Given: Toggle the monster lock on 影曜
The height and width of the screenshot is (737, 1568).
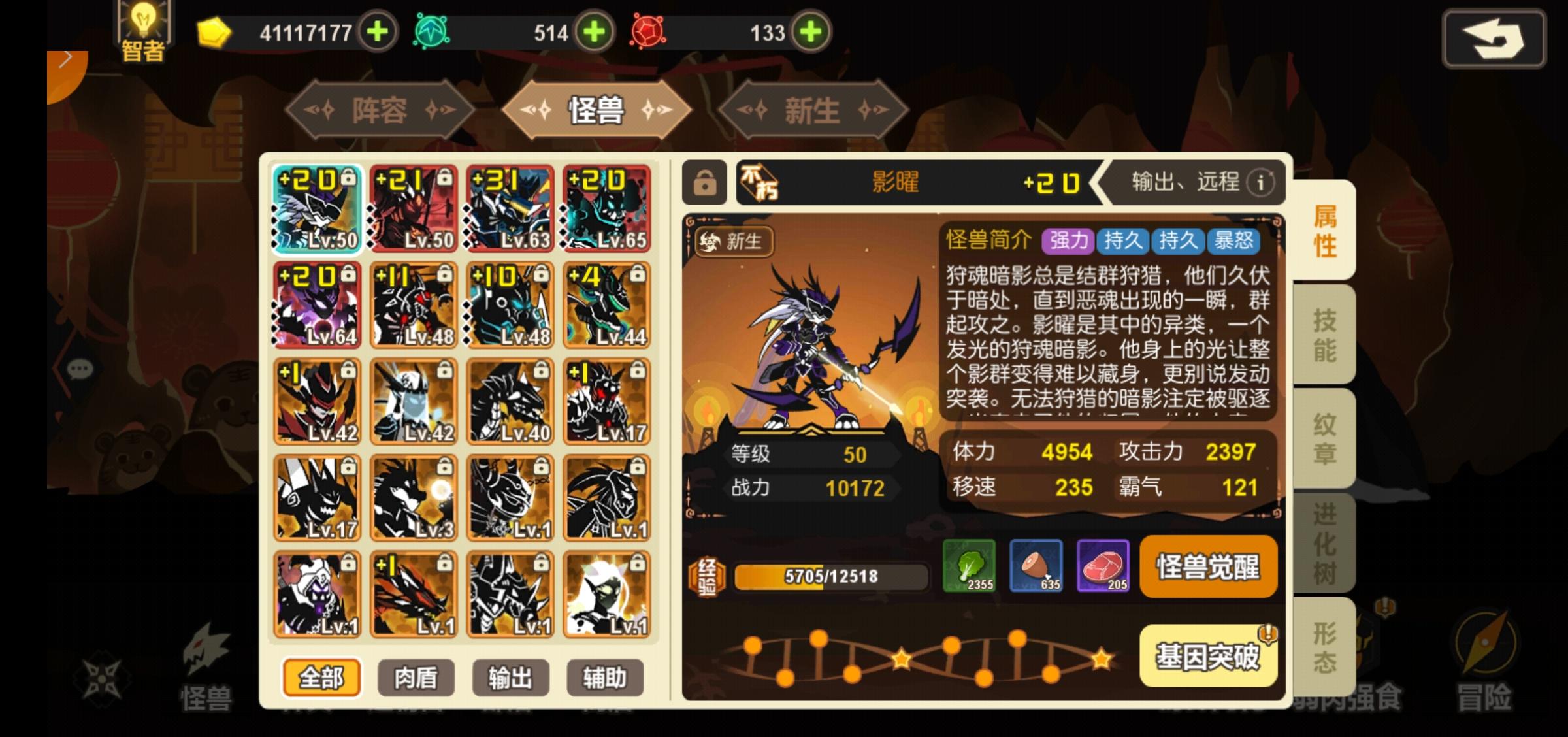Looking at the screenshot, I should 704,183.
